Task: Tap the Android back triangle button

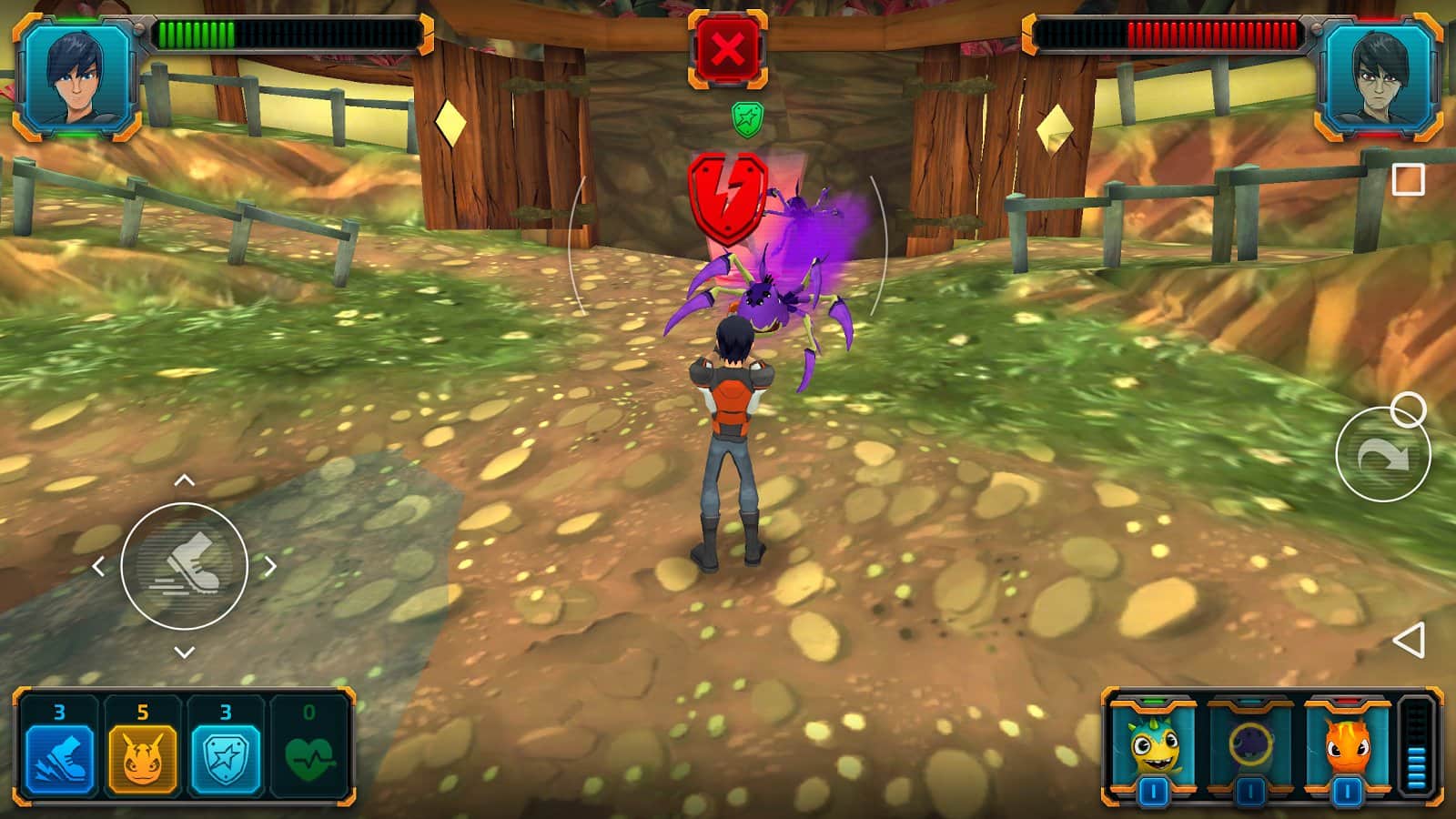Action: coord(1409,641)
